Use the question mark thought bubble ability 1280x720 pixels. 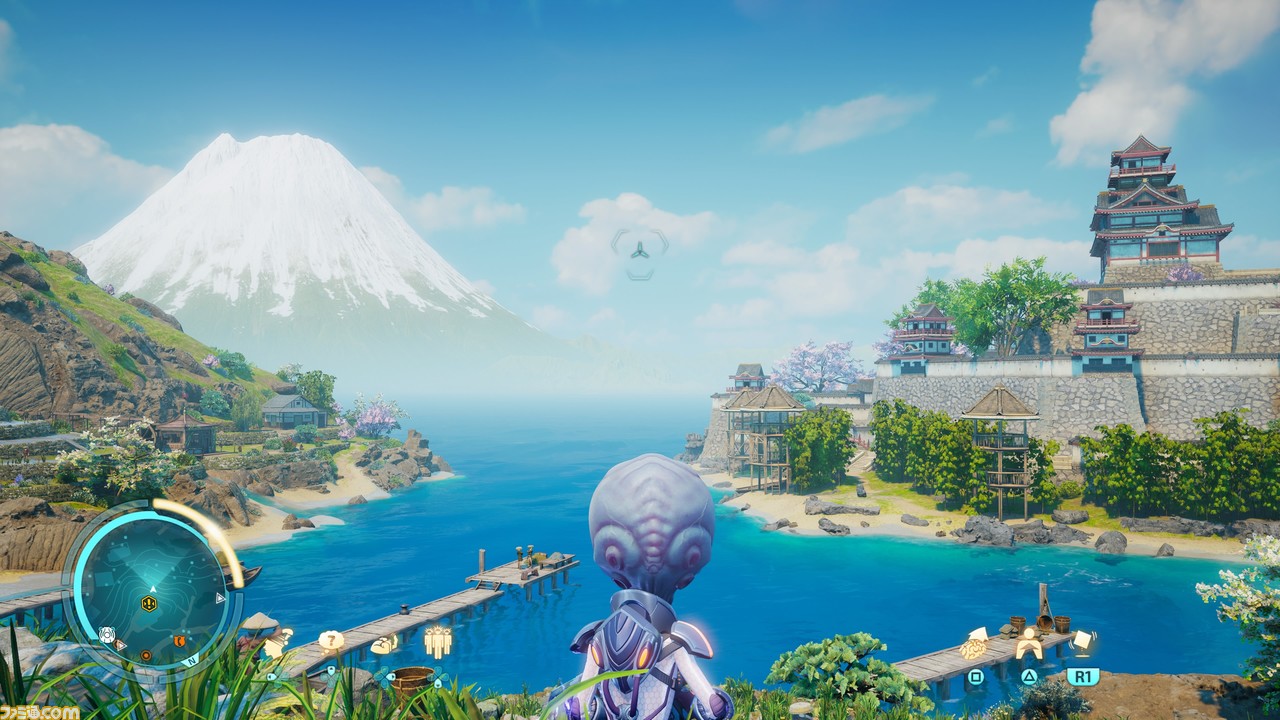pyautogui.click(x=331, y=640)
